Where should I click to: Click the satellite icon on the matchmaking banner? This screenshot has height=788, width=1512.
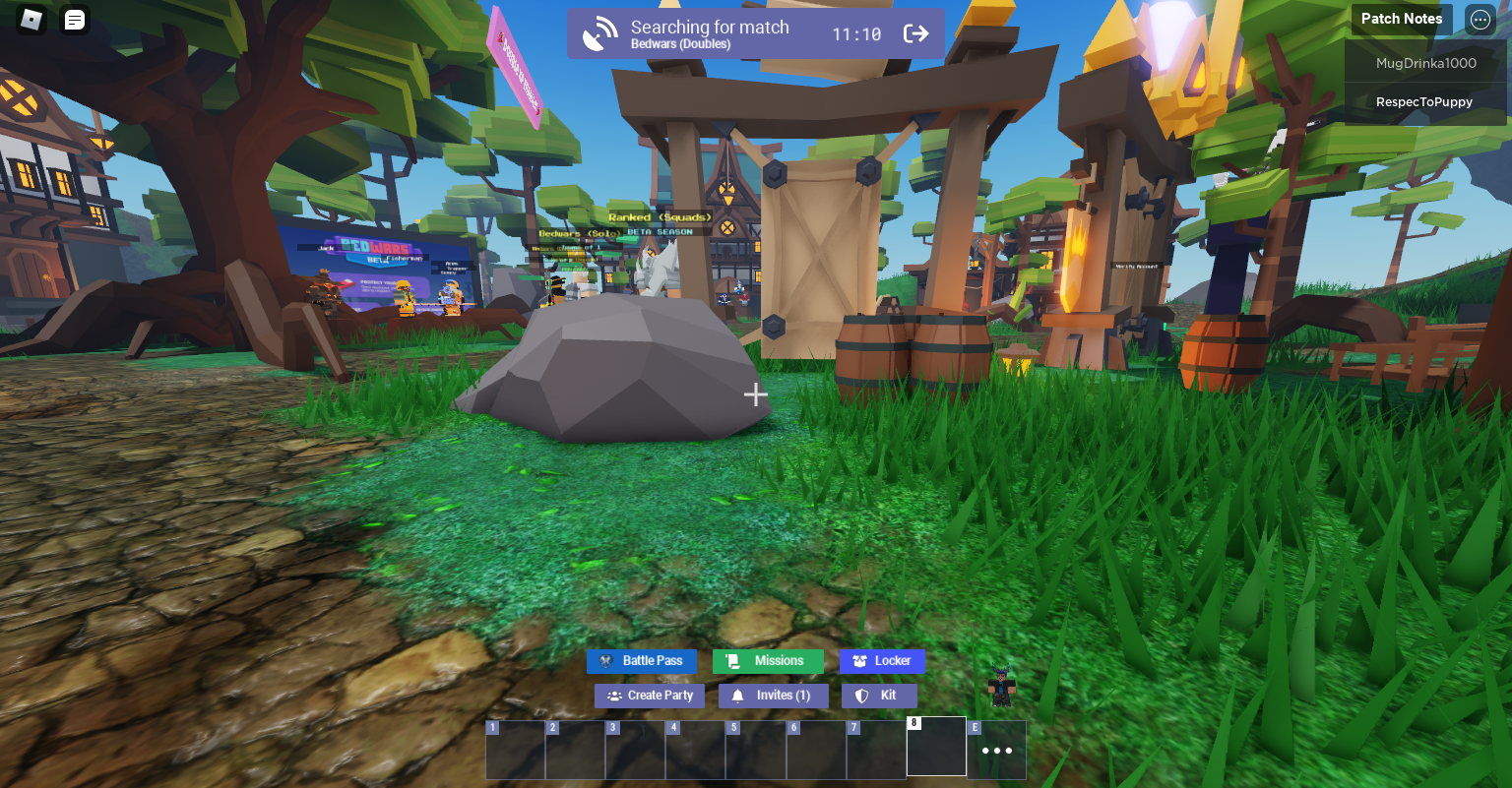(599, 30)
